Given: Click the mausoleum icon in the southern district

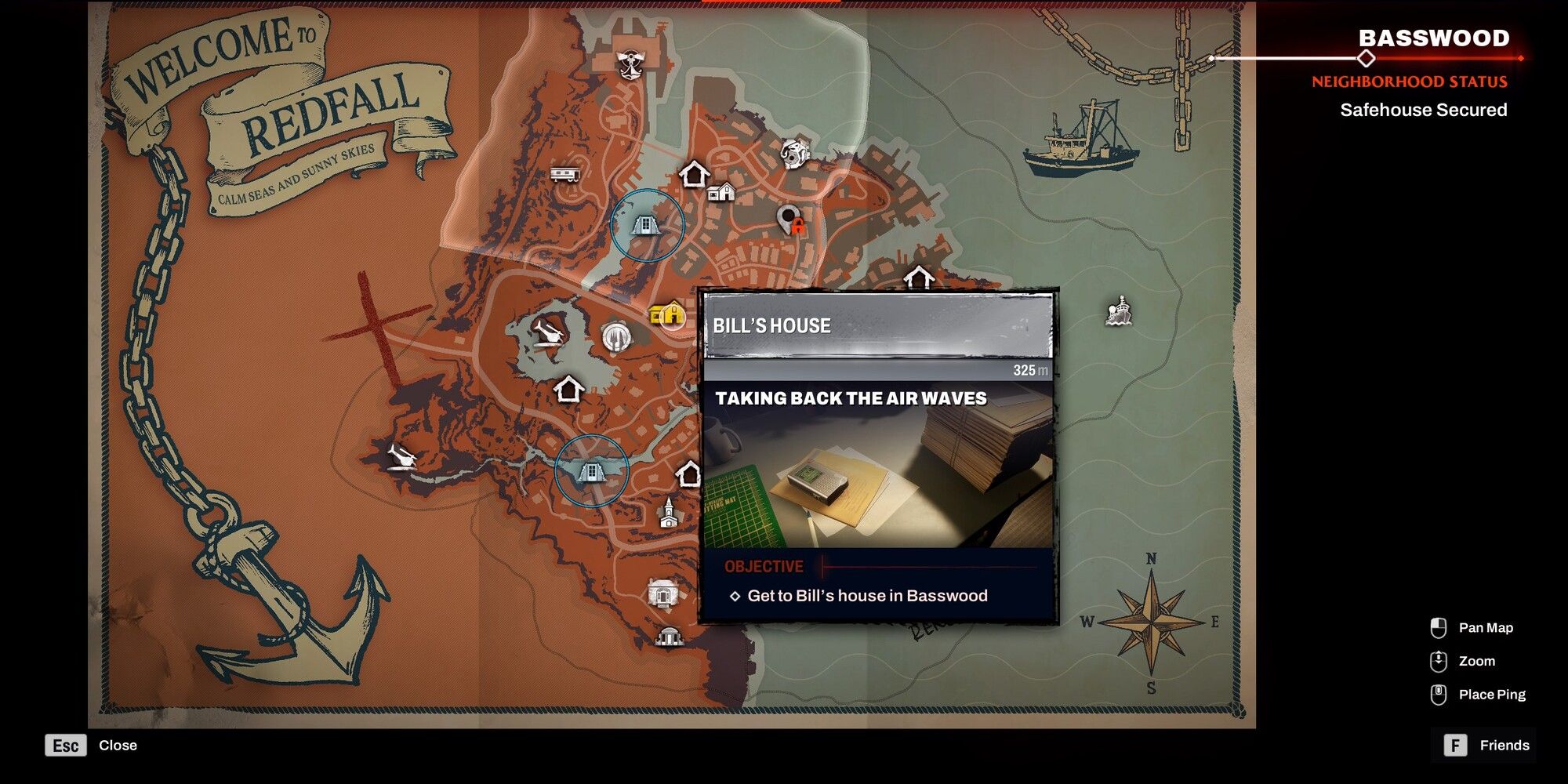Looking at the screenshot, I should [664, 593].
